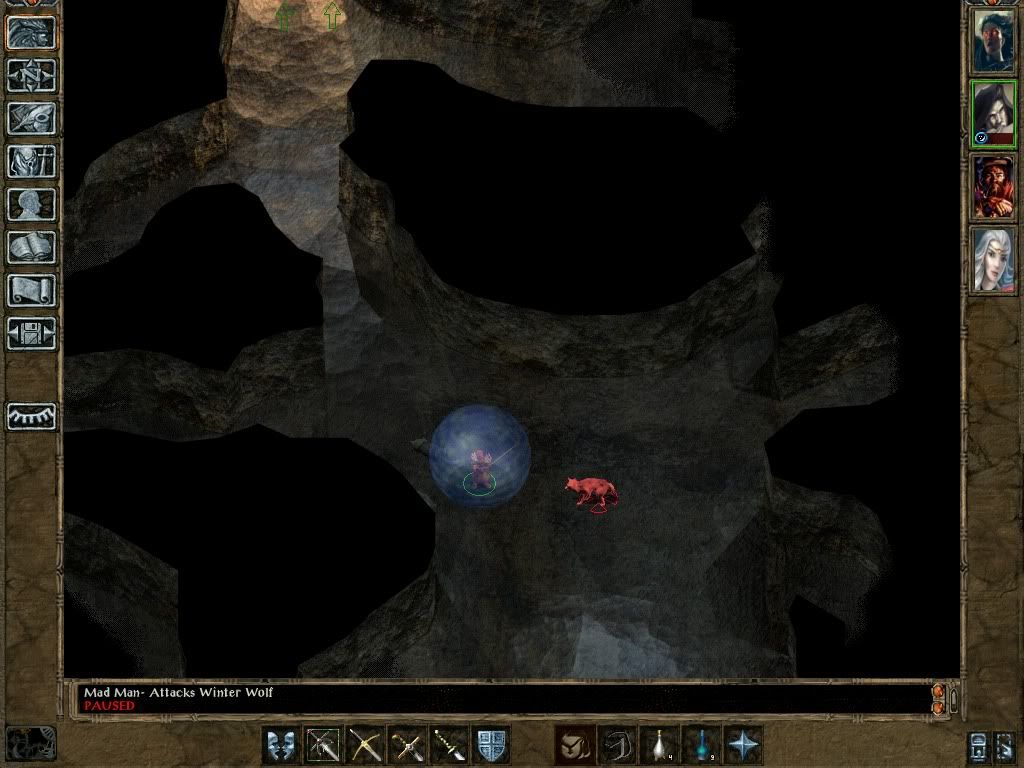Open the inventory screen
1024x768 pixels.
31,161
